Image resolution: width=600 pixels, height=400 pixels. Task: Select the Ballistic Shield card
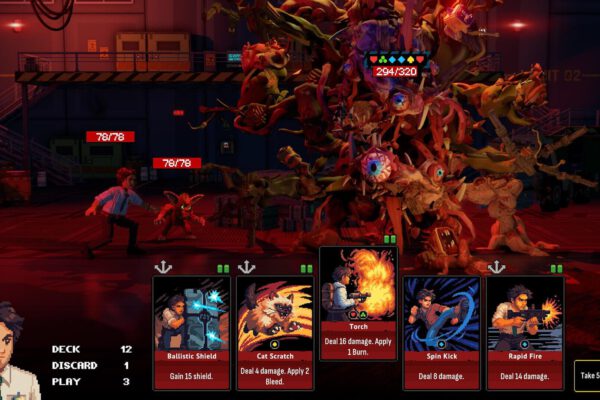point(191,332)
